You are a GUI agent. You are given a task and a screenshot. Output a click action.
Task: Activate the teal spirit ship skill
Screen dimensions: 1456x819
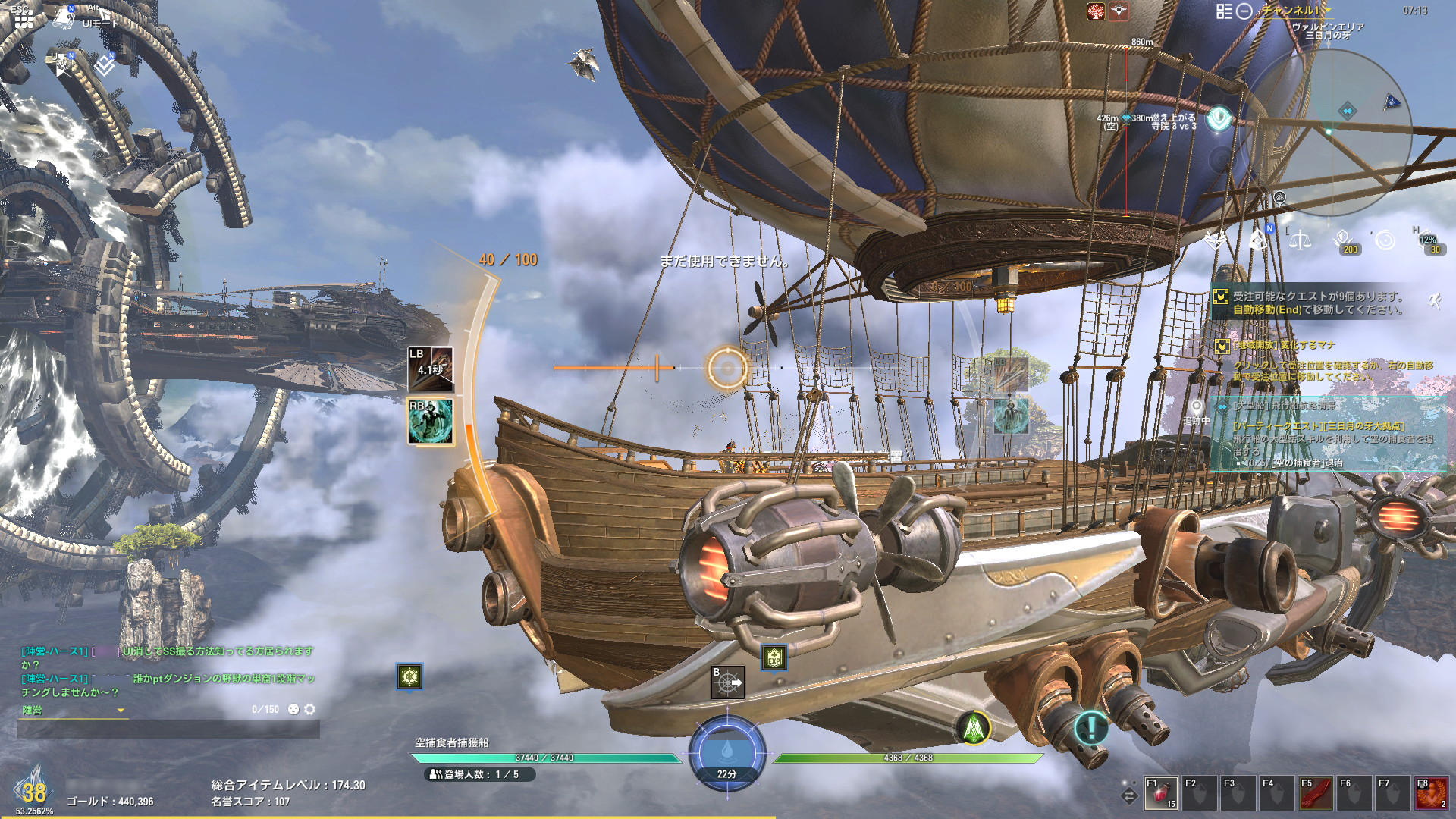[431, 422]
